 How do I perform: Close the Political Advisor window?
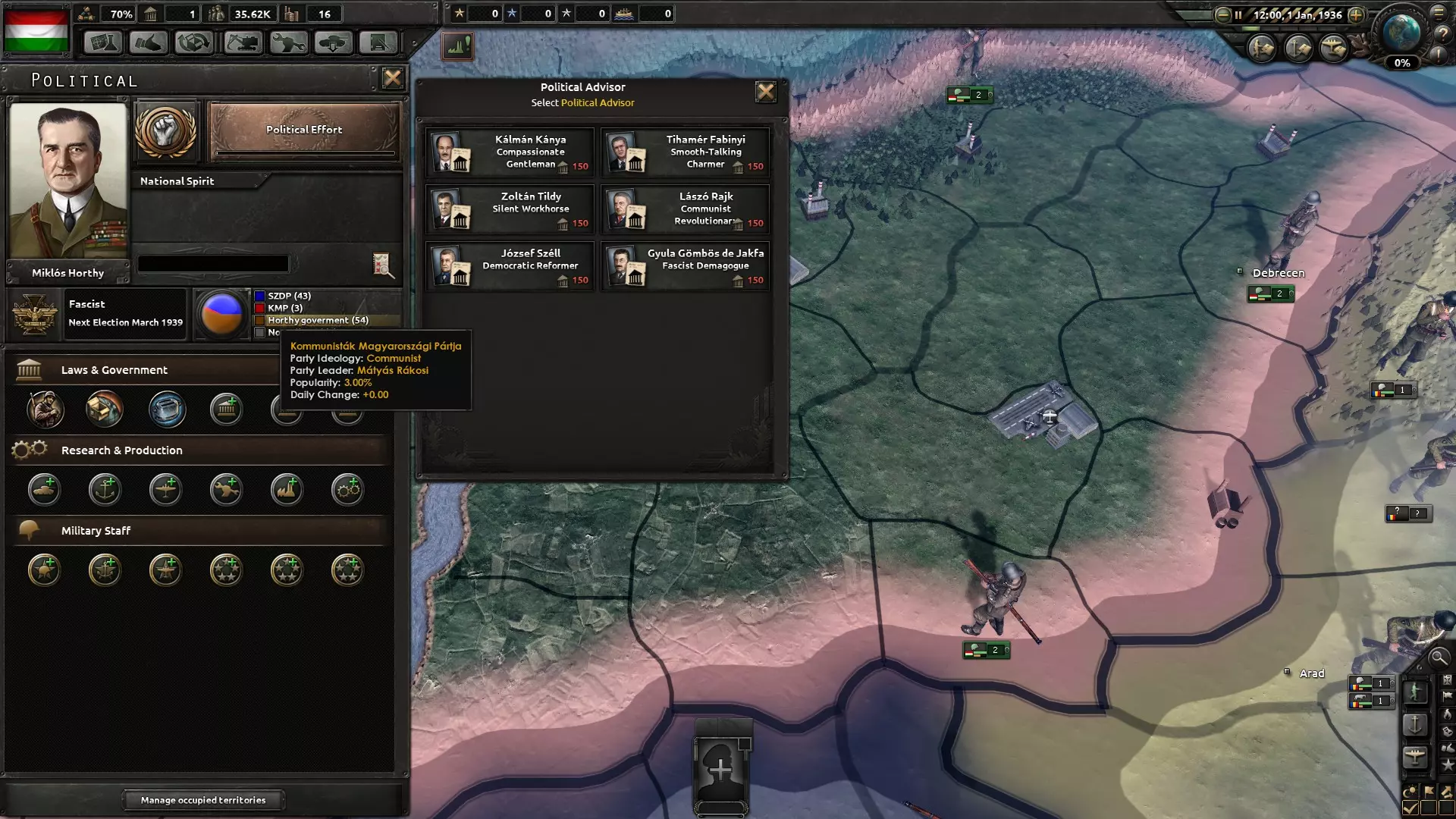(x=765, y=92)
